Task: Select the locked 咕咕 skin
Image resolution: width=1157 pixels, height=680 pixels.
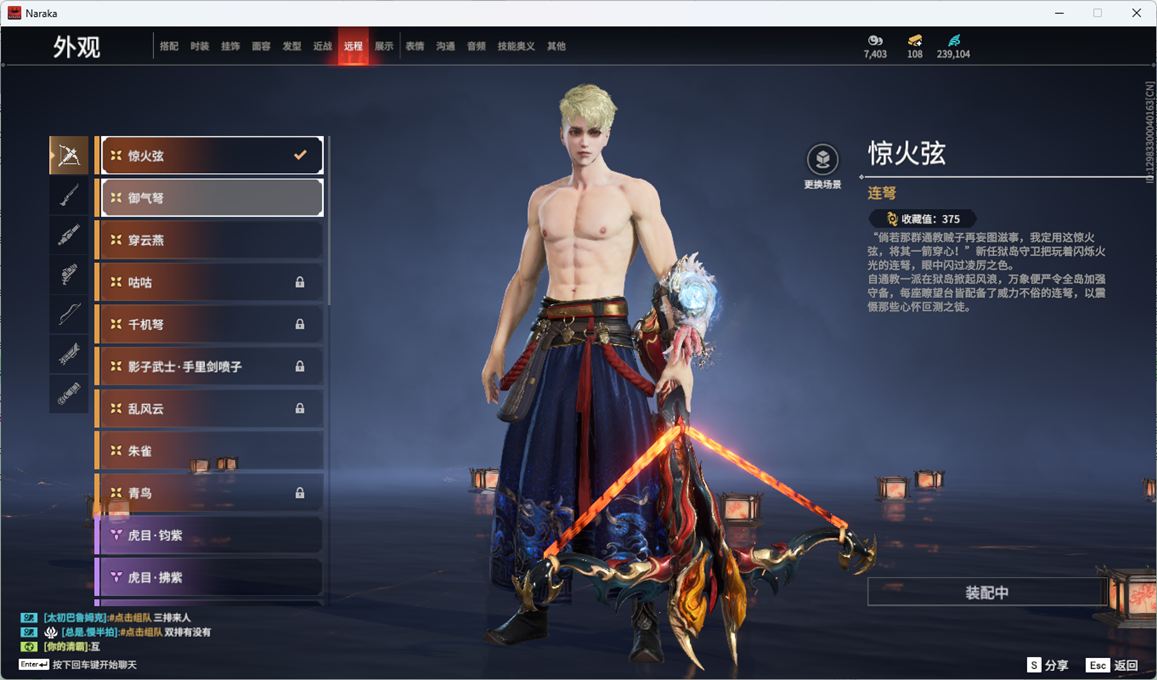Action: [x=212, y=282]
